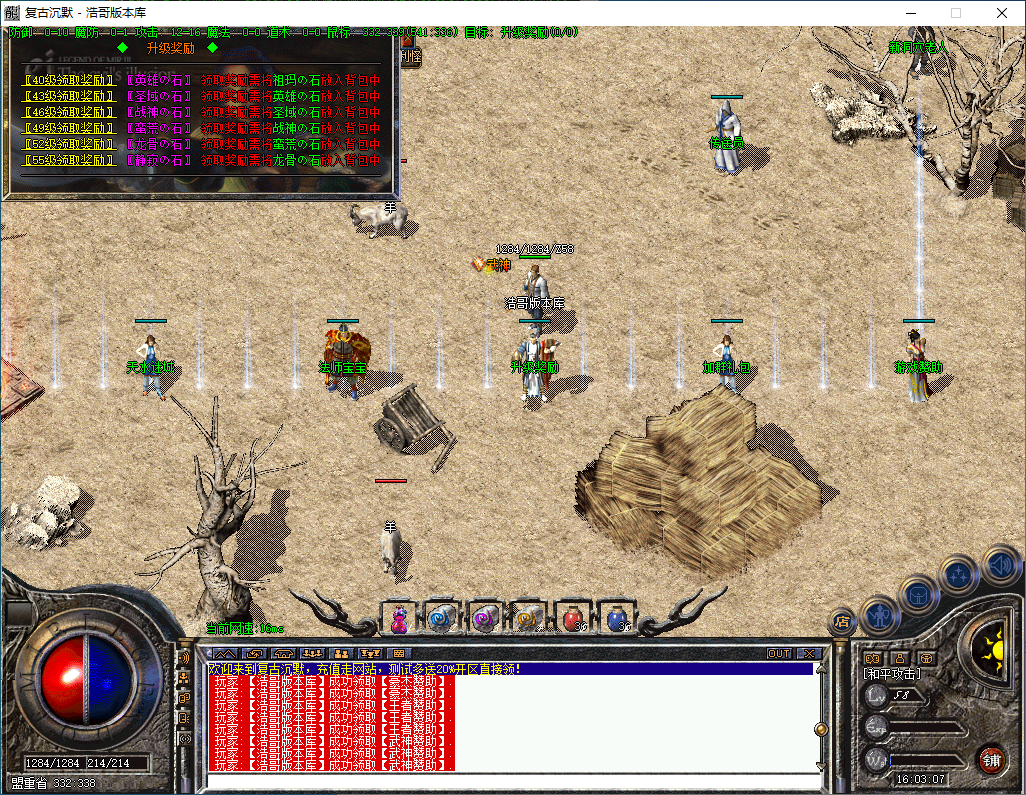Select the 55级领取奖励 reward link
This screenshot has width=1026, height=795.
click(x=68, y=160)
